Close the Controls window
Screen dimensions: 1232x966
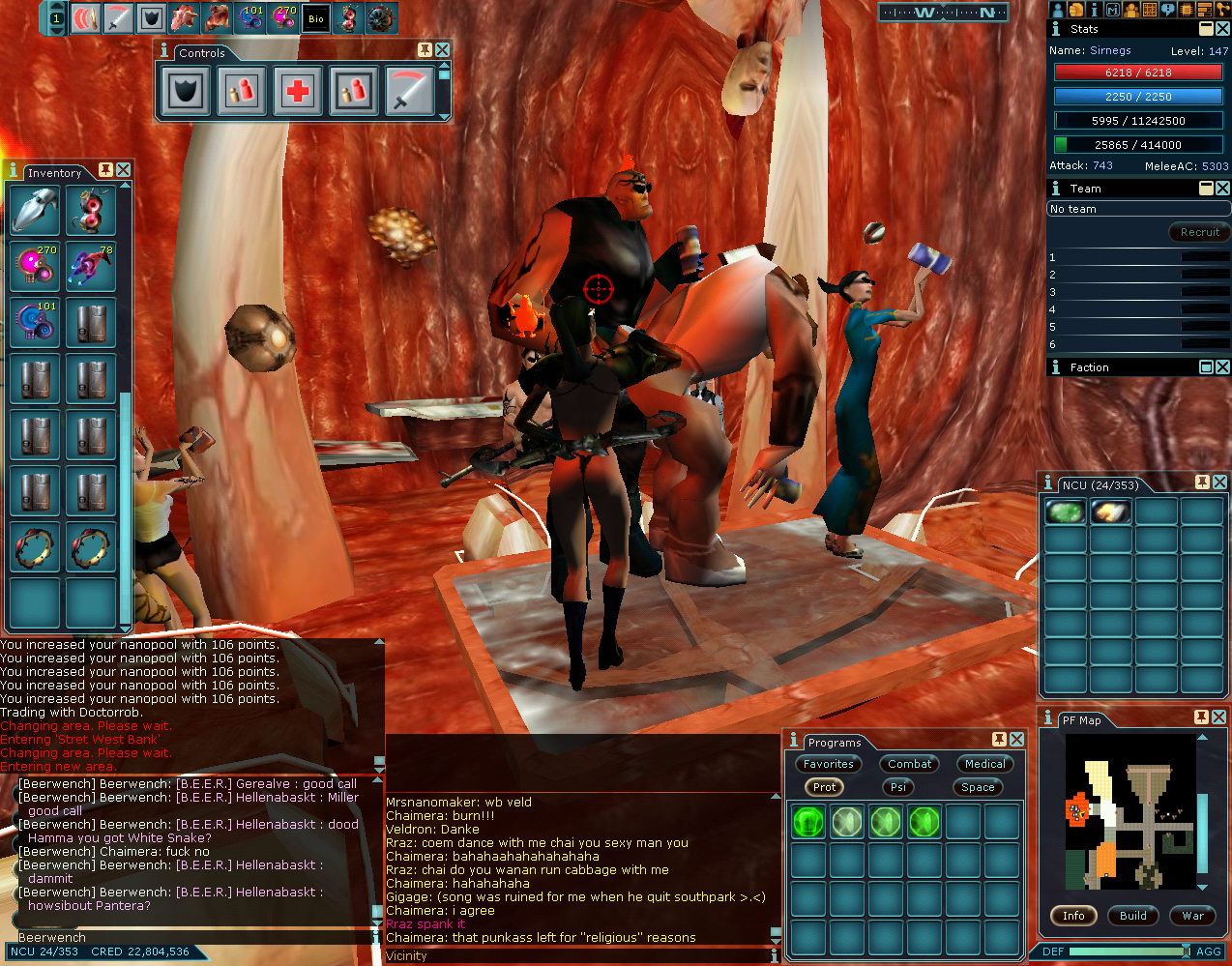tap(442, 49)
